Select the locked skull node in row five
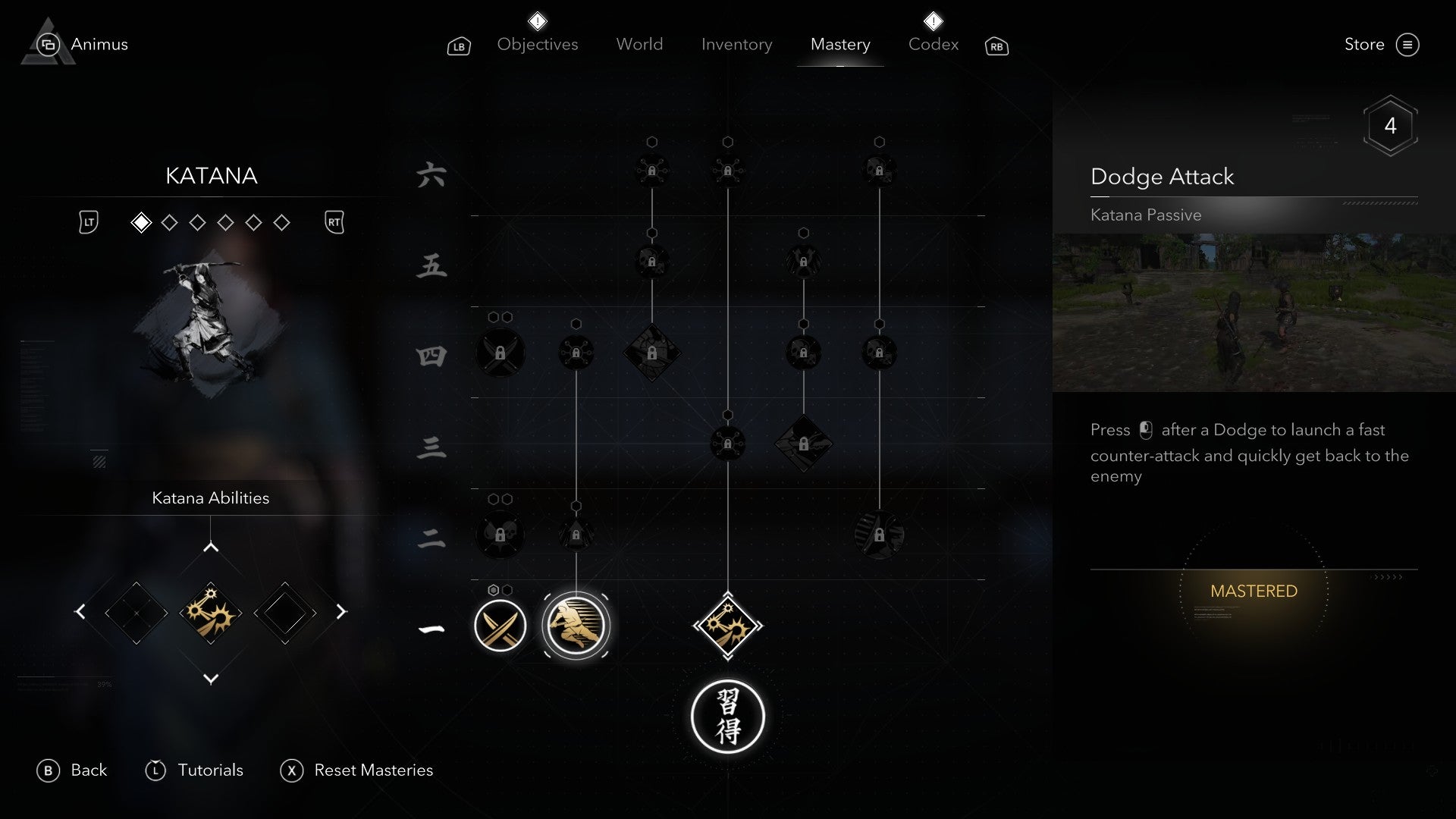 point(651,263)
